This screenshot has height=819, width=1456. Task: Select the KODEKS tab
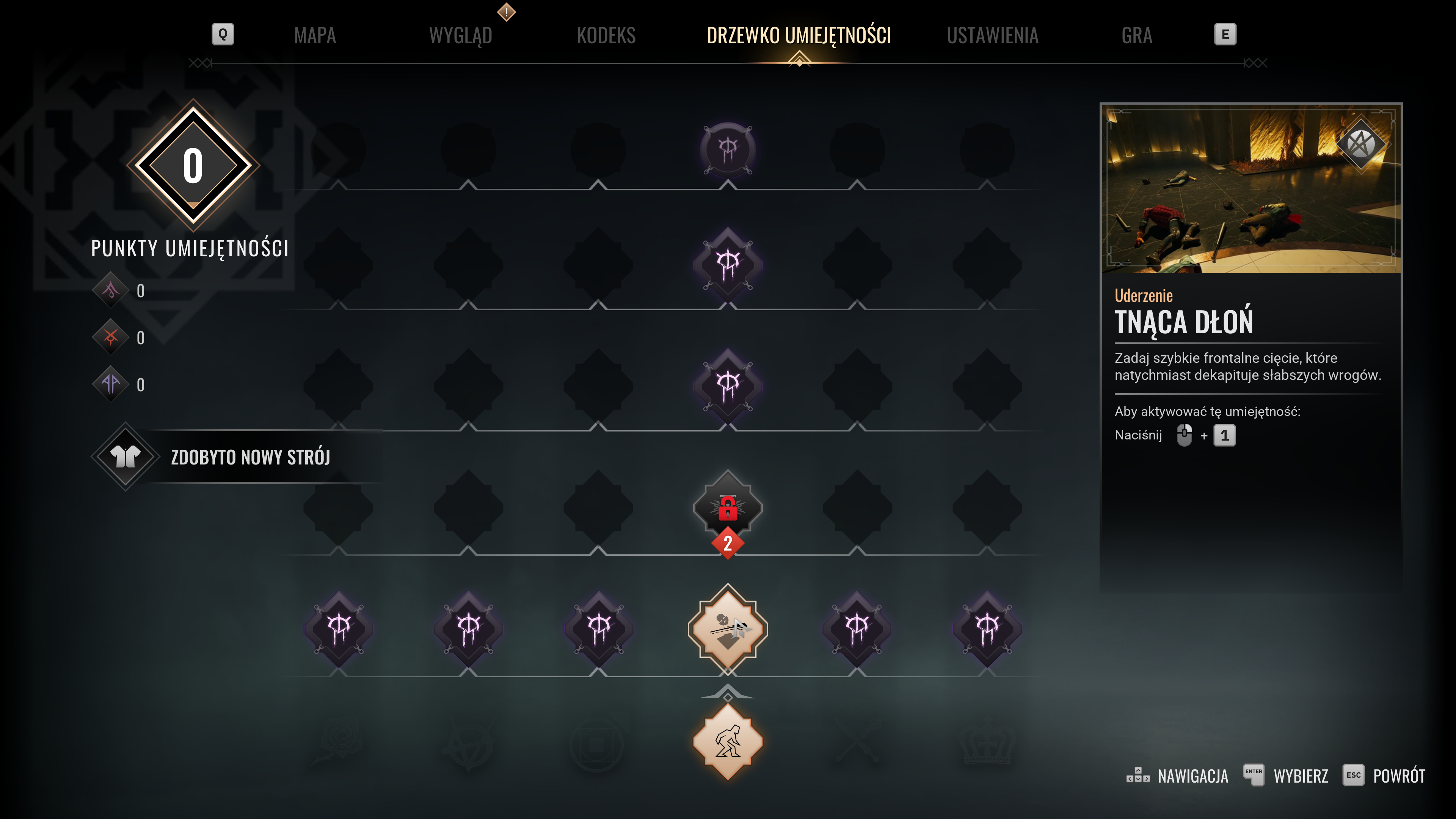pyautogui.click(x=606, y=36)
